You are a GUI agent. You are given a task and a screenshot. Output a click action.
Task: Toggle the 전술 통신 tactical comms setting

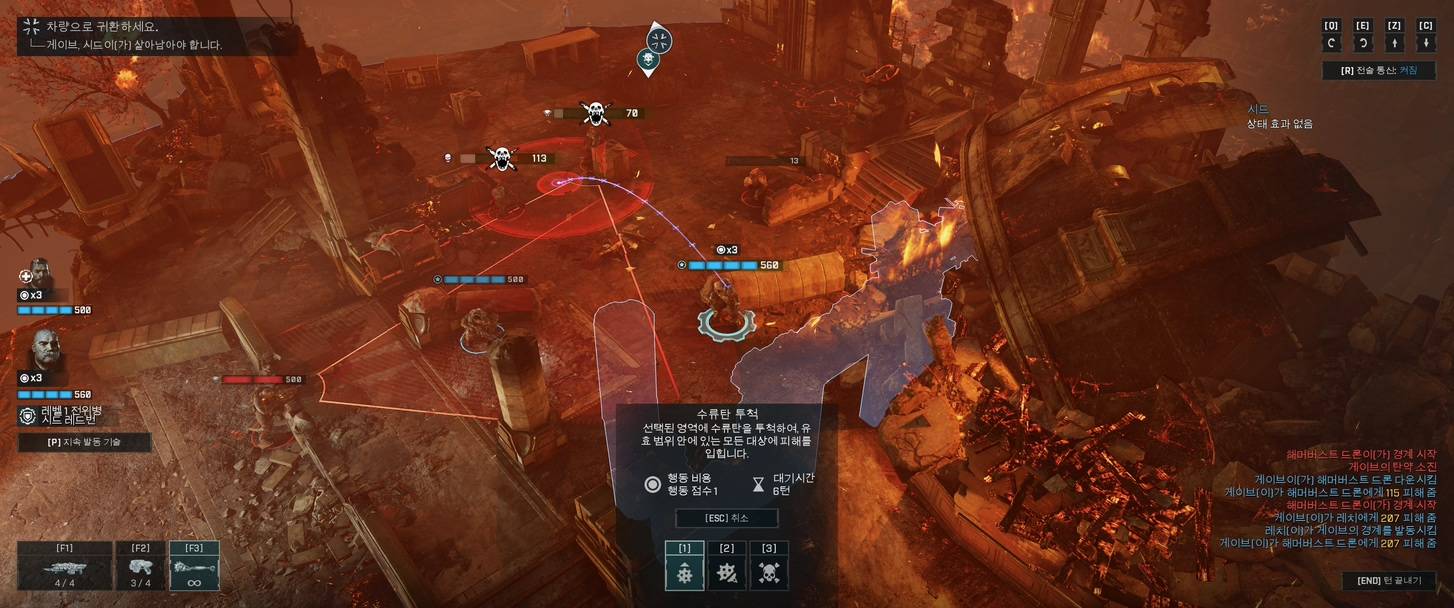pos(1378,71)
